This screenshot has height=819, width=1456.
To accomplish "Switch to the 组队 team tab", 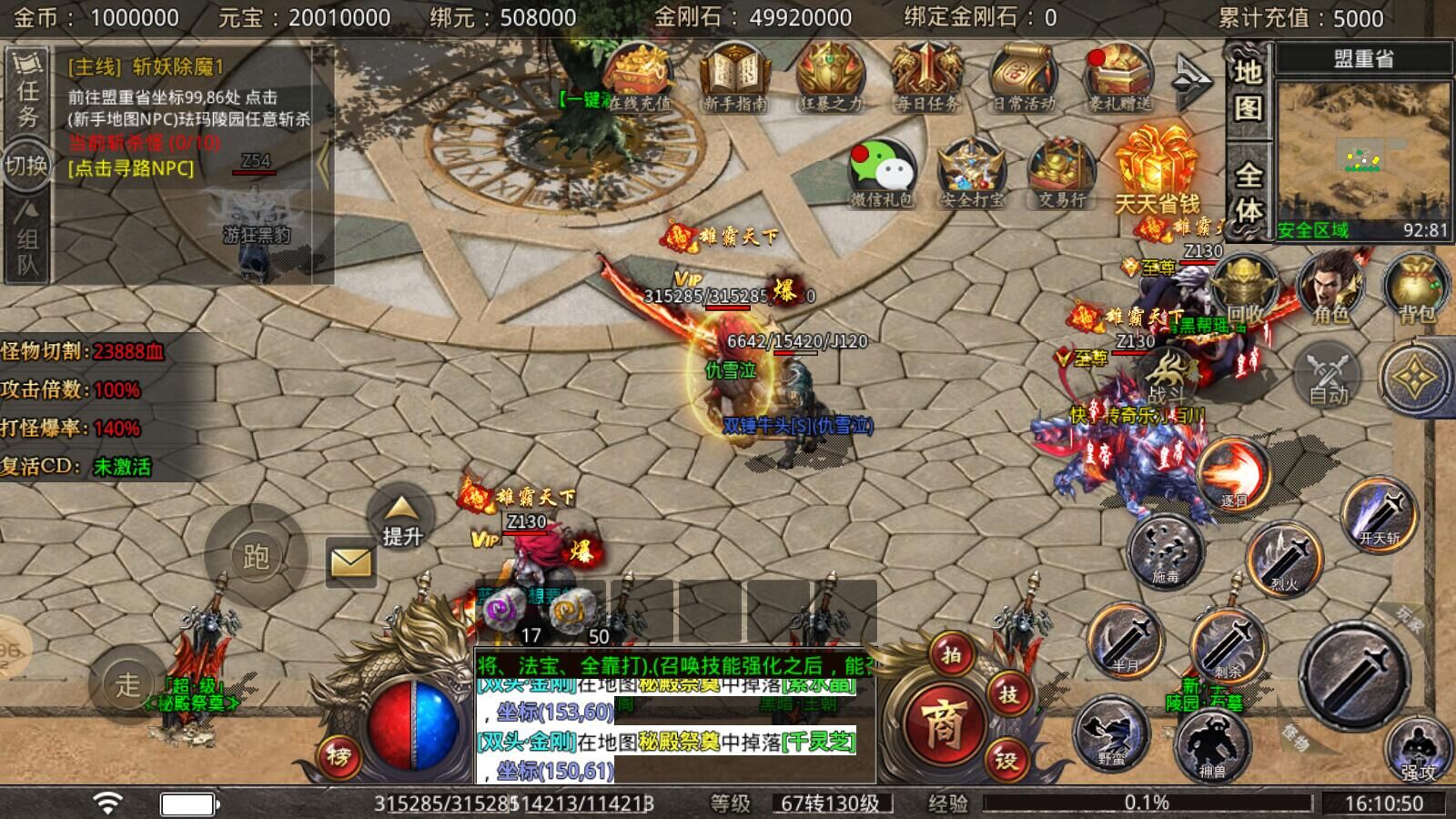I will (27, 239).
